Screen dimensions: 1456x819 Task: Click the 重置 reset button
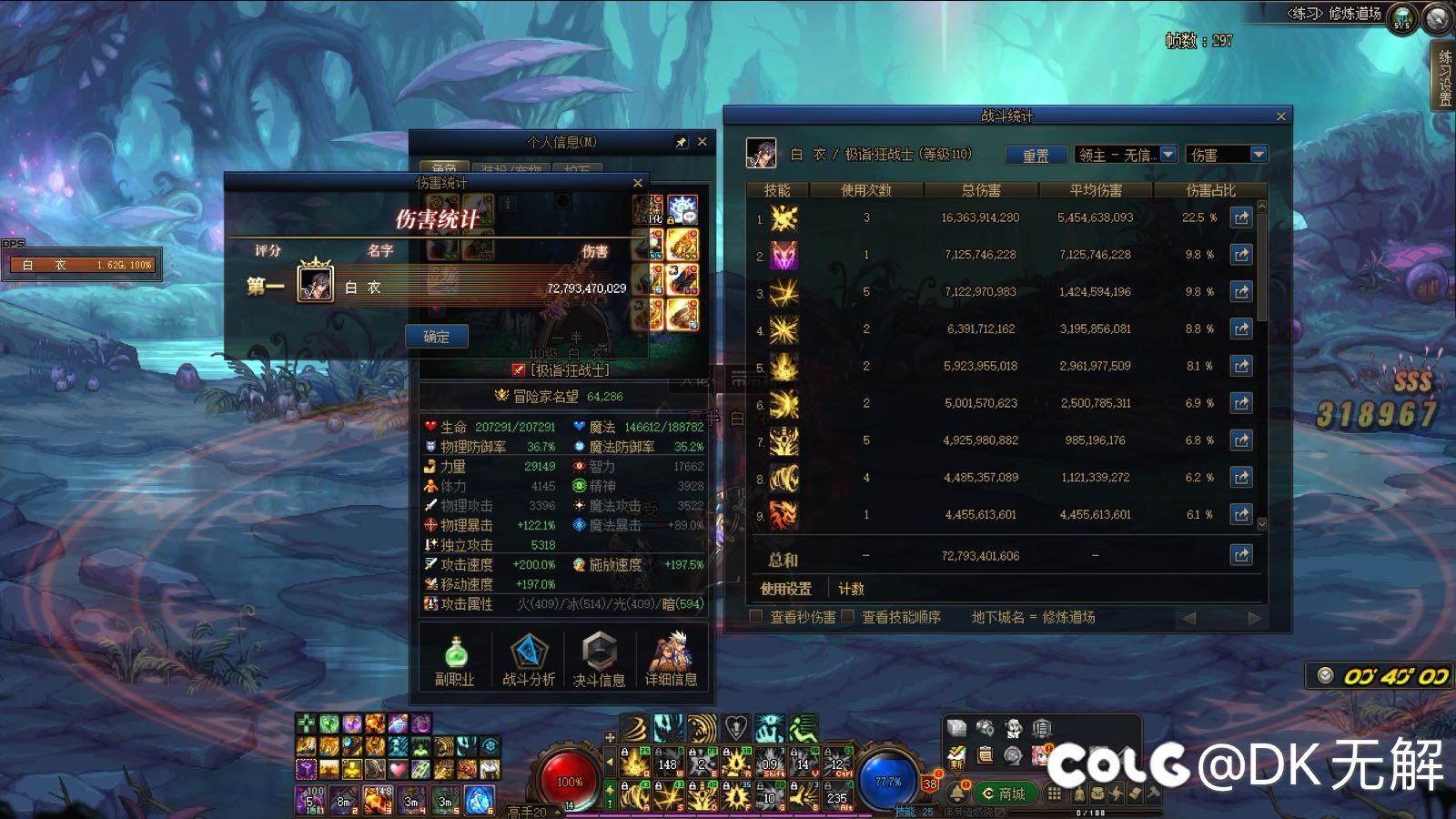[1036, 156]
